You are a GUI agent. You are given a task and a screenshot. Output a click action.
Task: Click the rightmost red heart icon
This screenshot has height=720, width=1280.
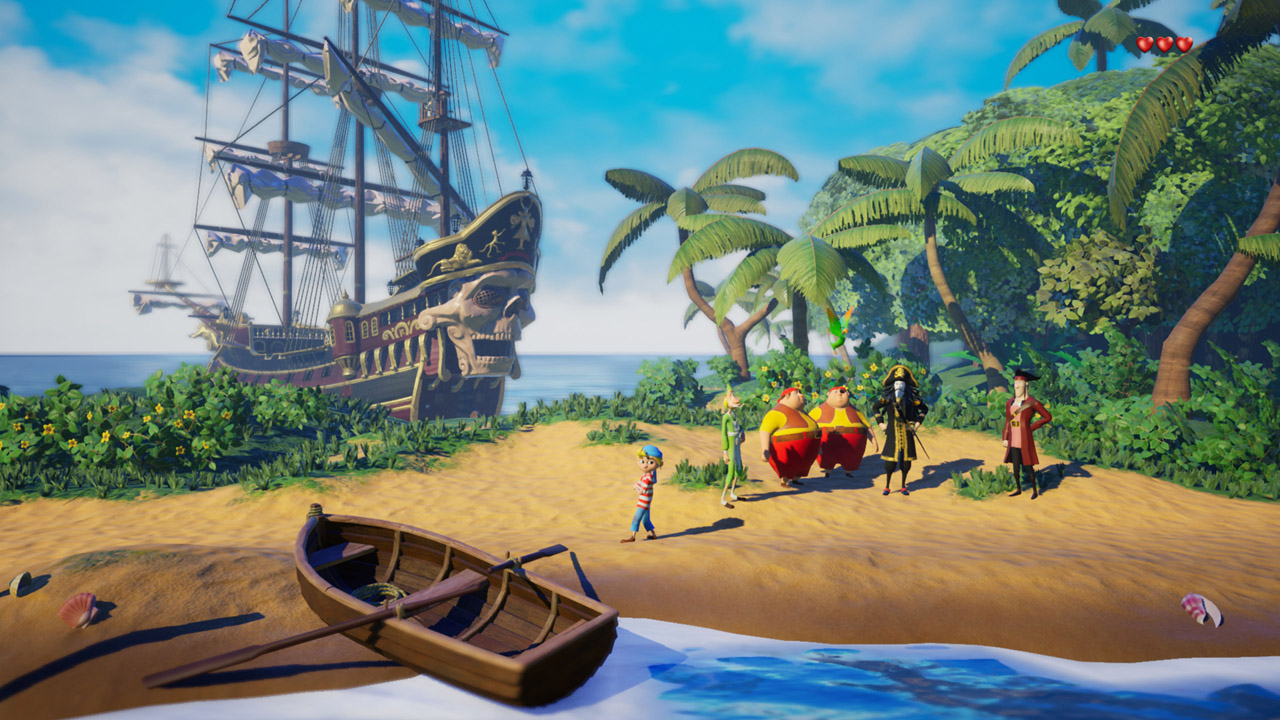[1184, 43]
